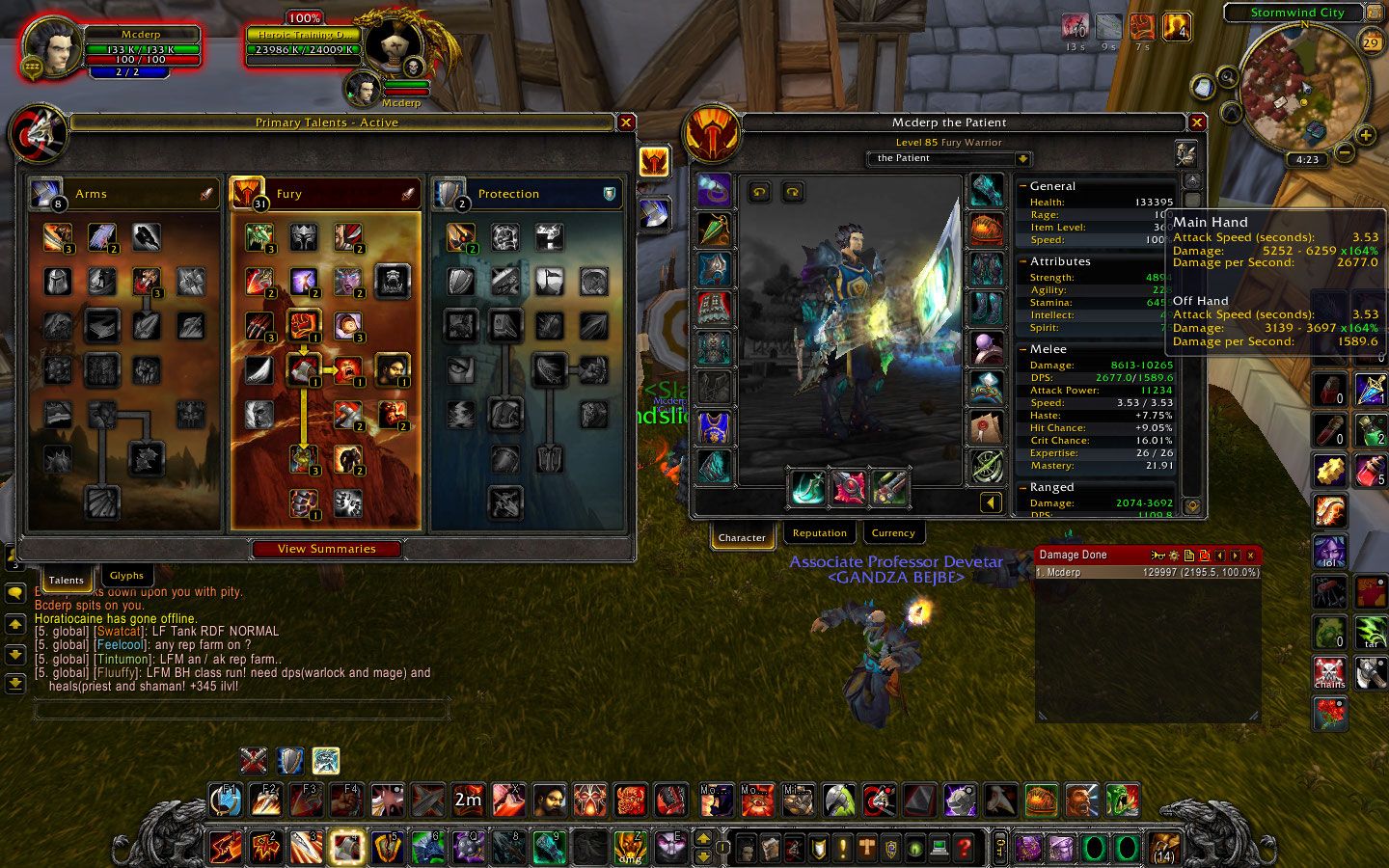Image resolution: width=1389 pixels, height=868 pixels.
Task: Click the chat input box
Action: (x=241, y=711)
